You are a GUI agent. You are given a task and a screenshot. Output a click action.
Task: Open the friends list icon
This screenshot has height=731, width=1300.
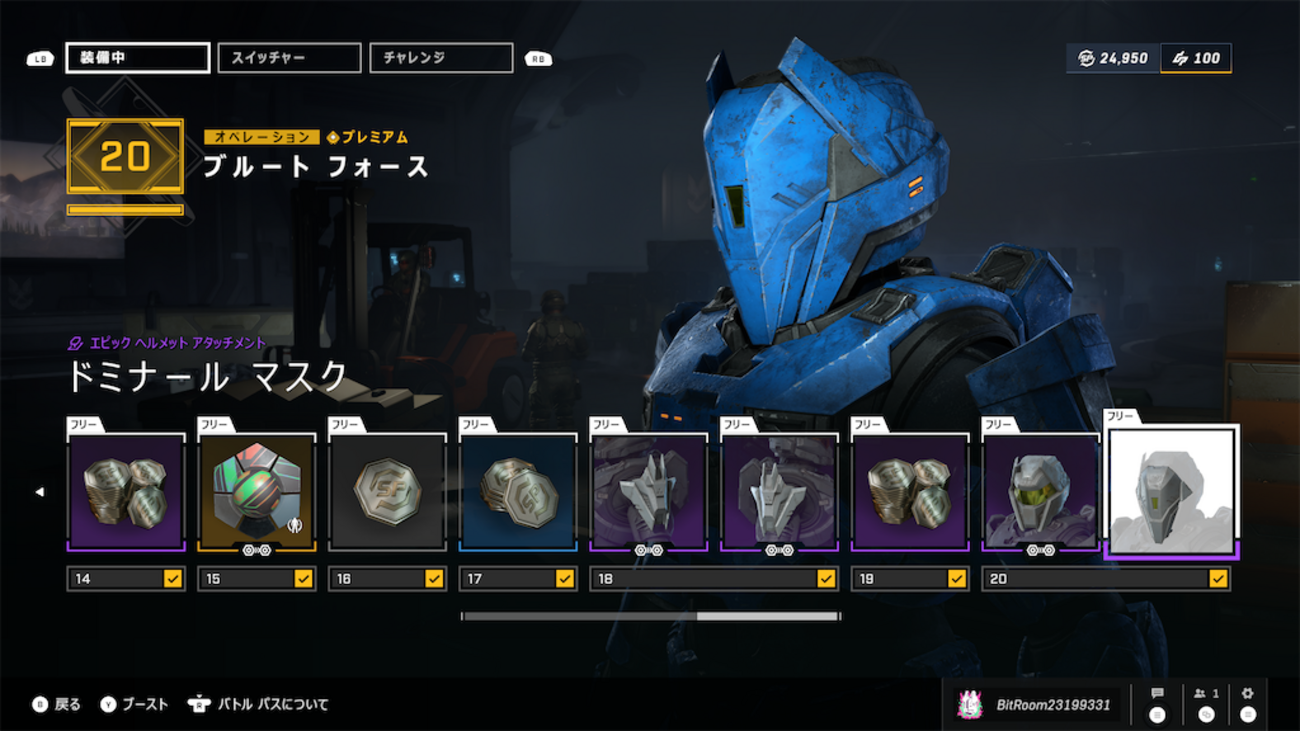(x=1206, y=703)
